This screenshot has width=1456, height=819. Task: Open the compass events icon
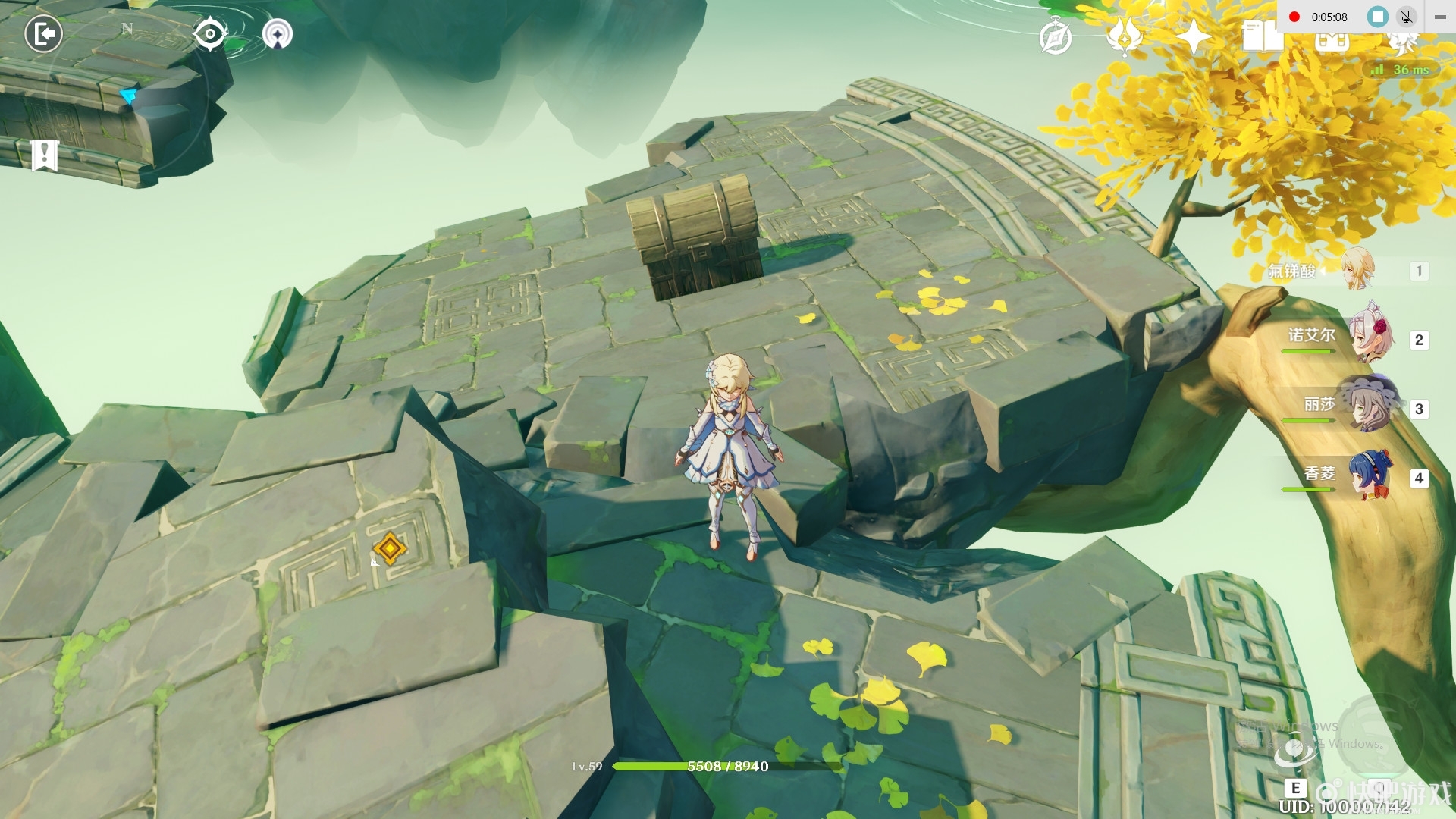click(x=1055, y=37)
